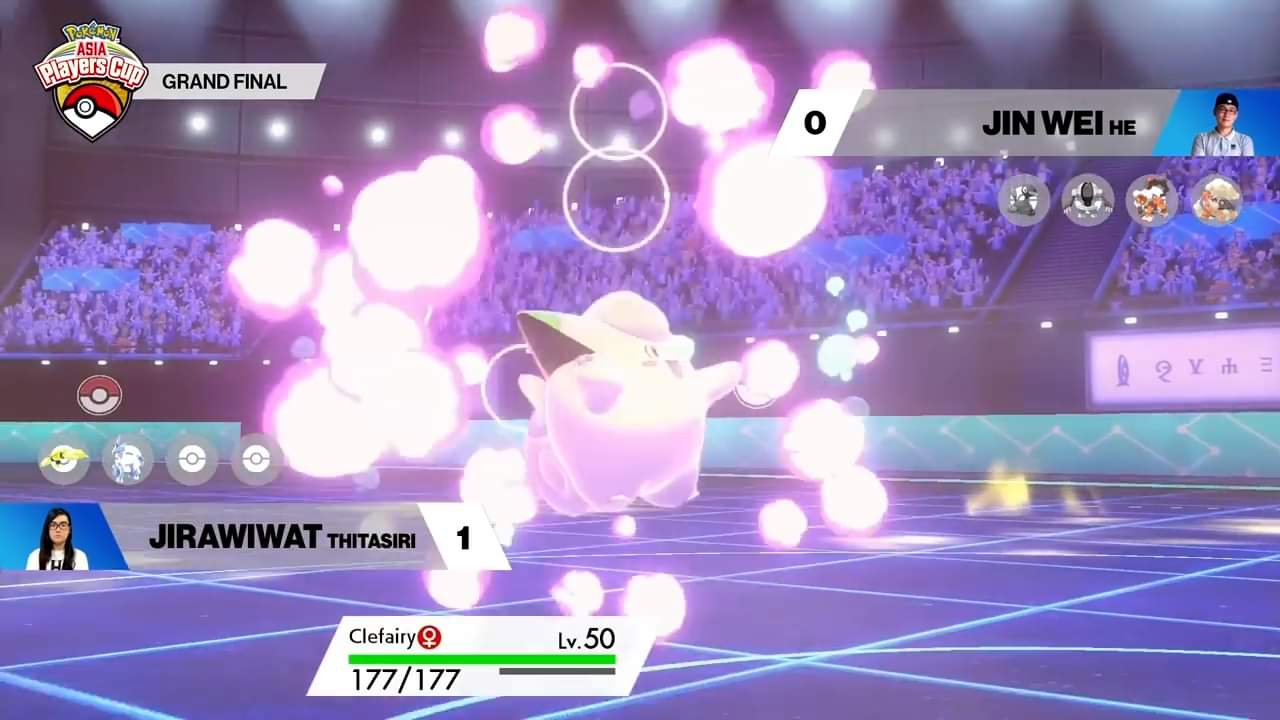The image size is (1280, 720).
Task: Click the 177/177 HP counter
Action: point(404,680)
